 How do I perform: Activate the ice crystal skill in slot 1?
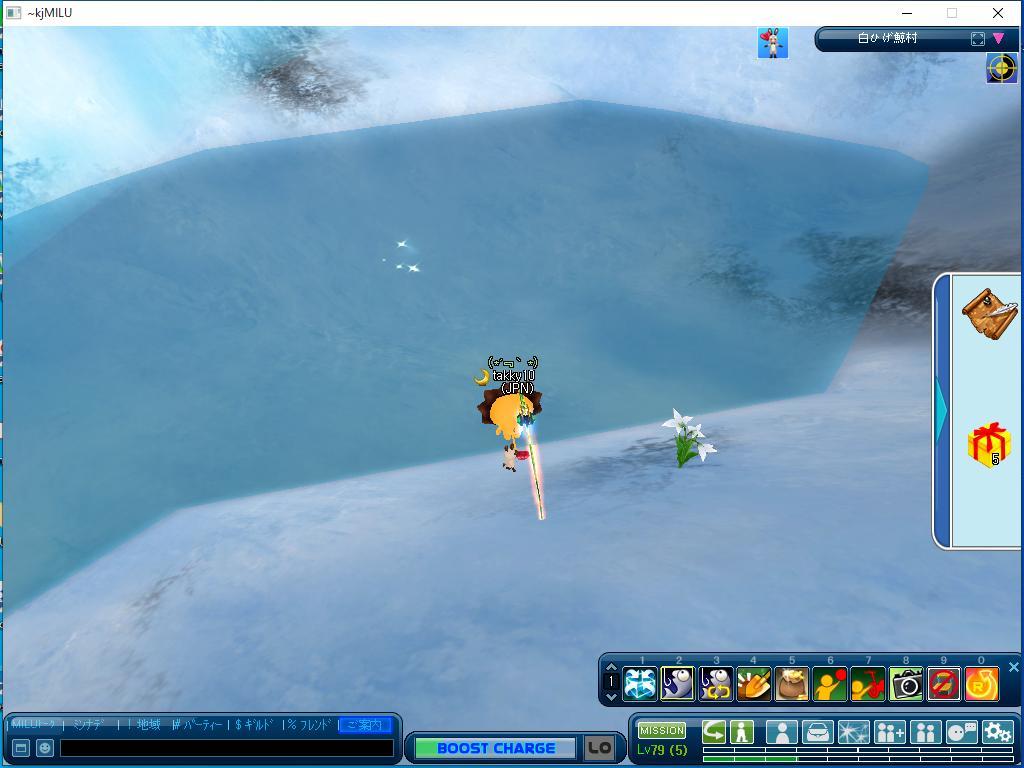click(x=640, y=685)
